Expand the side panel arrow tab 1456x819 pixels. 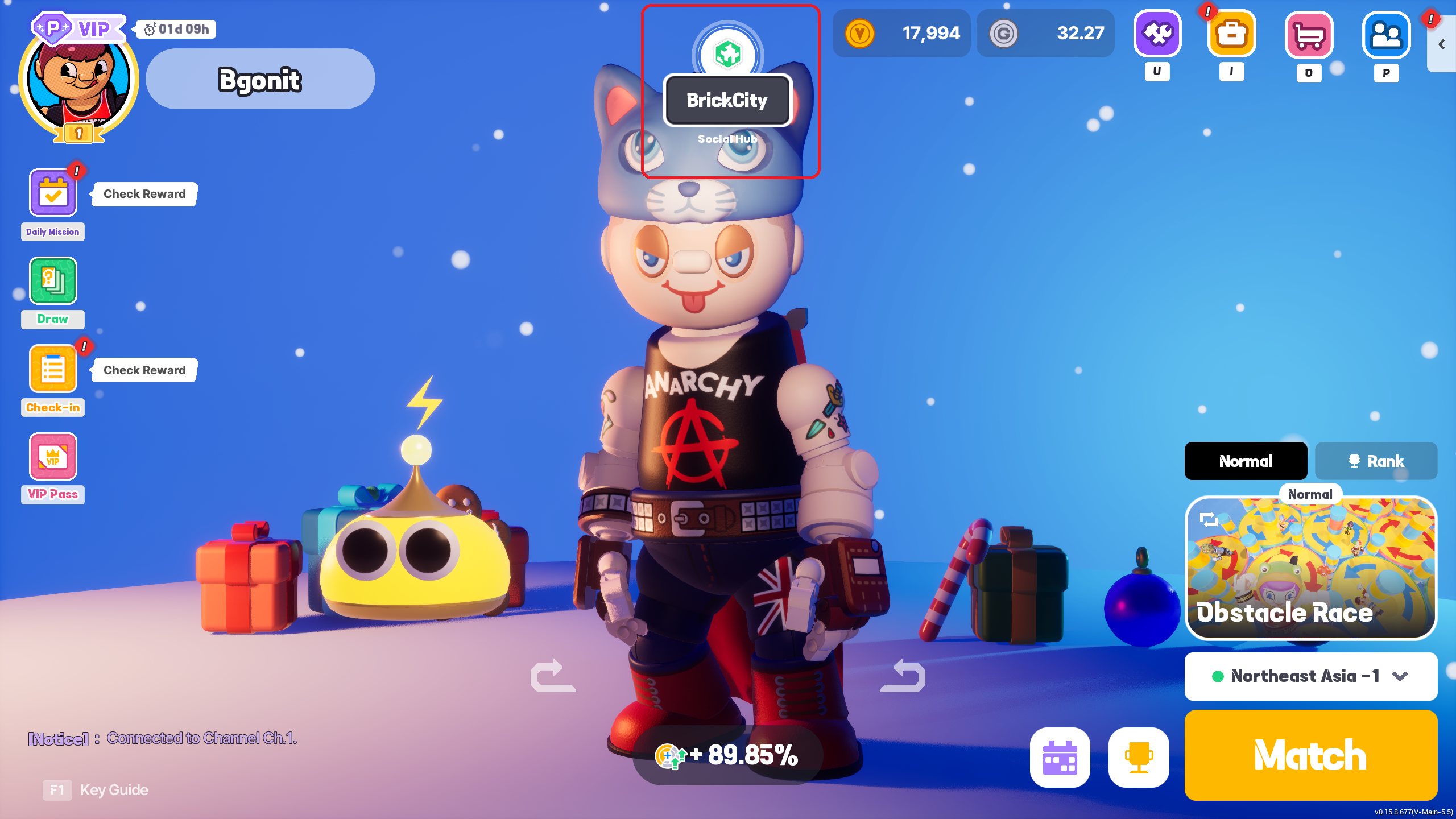[x=1442, y=44]
